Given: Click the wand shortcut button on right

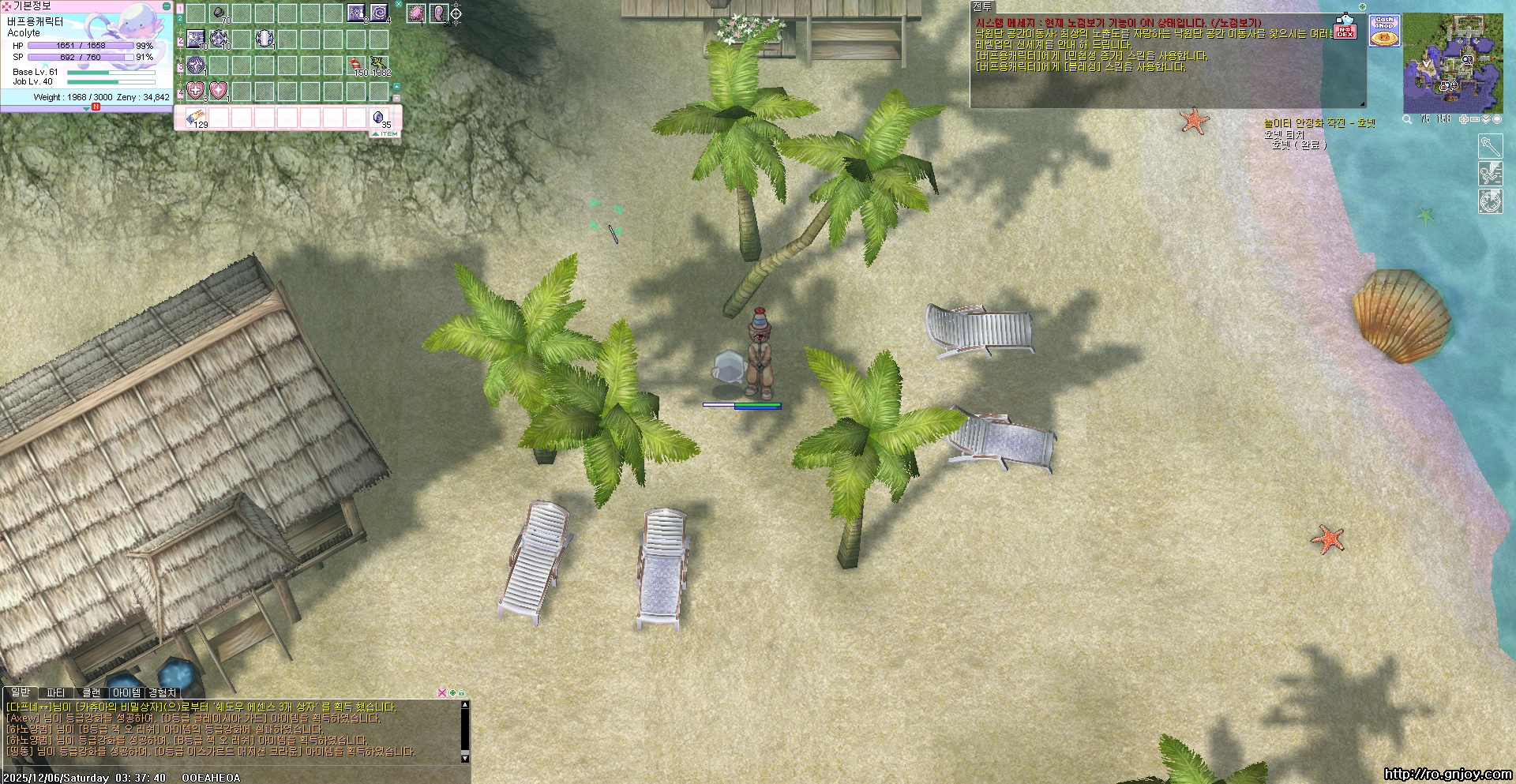Looking at the screenshot, I should [x=1490, y=147].
